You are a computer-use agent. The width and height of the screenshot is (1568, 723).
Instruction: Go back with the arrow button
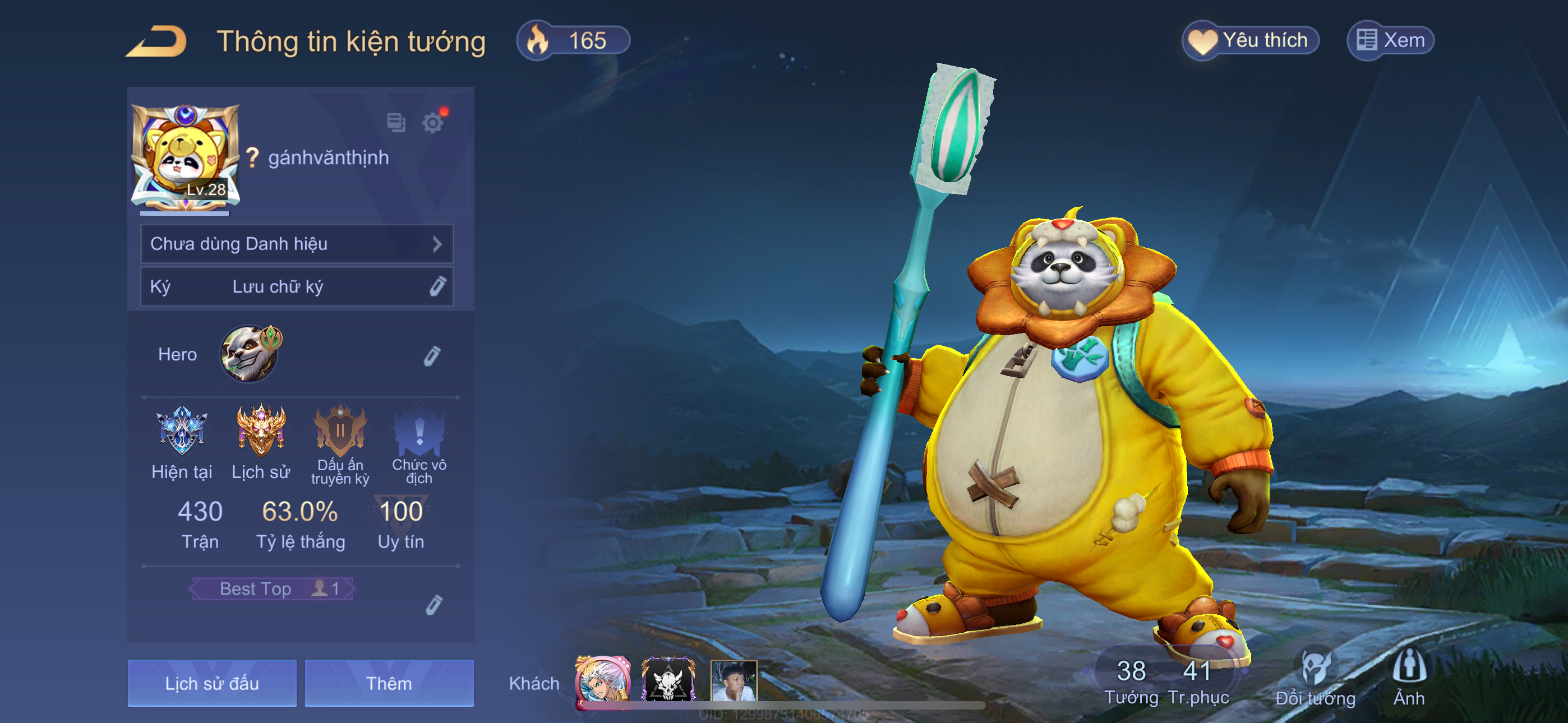tap(157, 41)
